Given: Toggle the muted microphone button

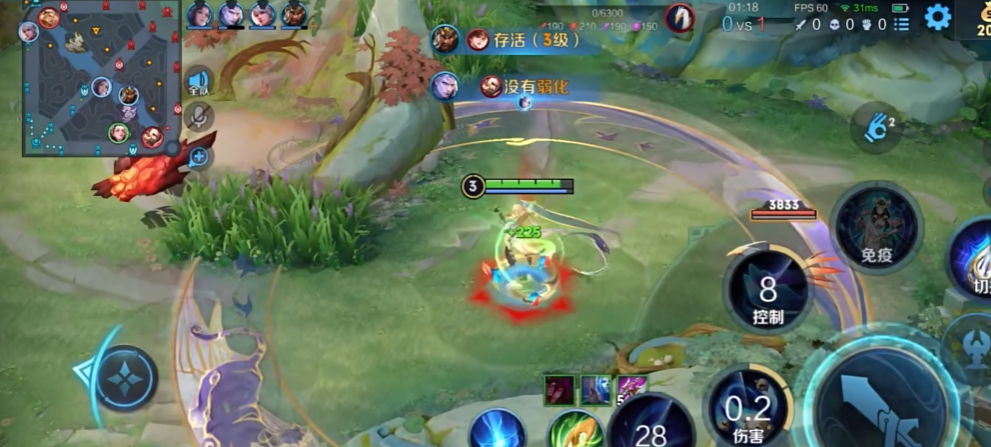Looking at the screenshot, I should pyautogui.click(x=198, y=117).
